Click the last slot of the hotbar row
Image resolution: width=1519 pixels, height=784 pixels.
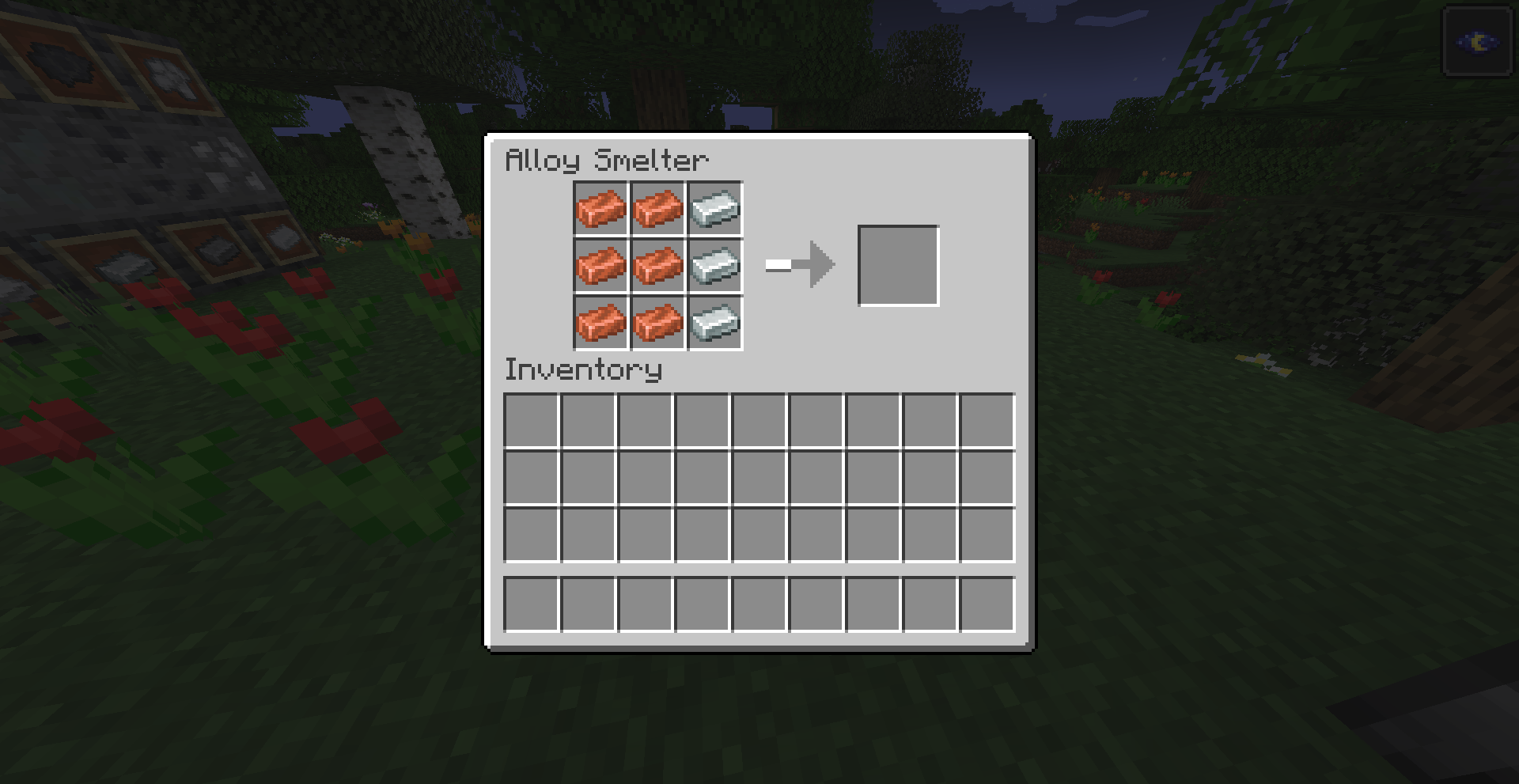pos(987,604)
